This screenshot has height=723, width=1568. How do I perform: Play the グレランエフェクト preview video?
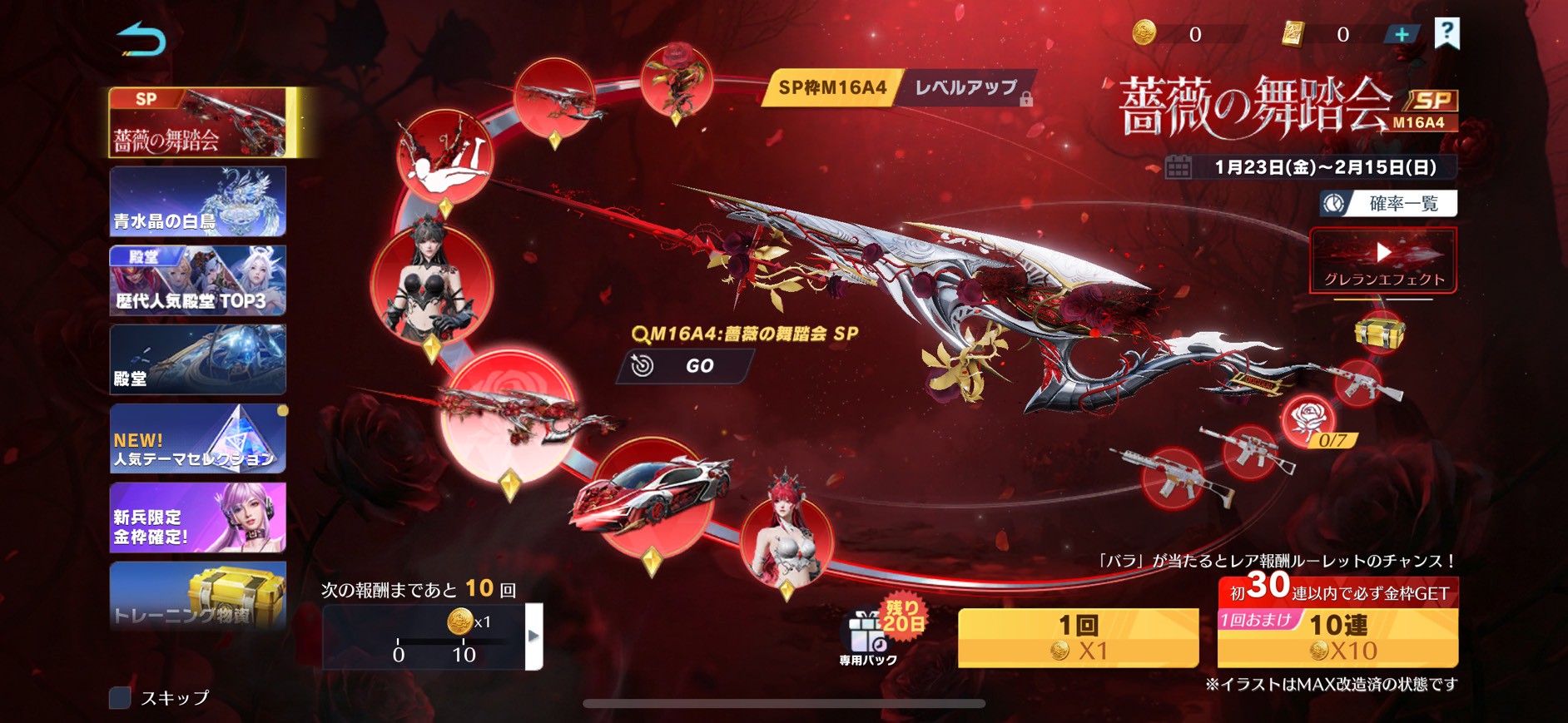(x=1383, y=260)
